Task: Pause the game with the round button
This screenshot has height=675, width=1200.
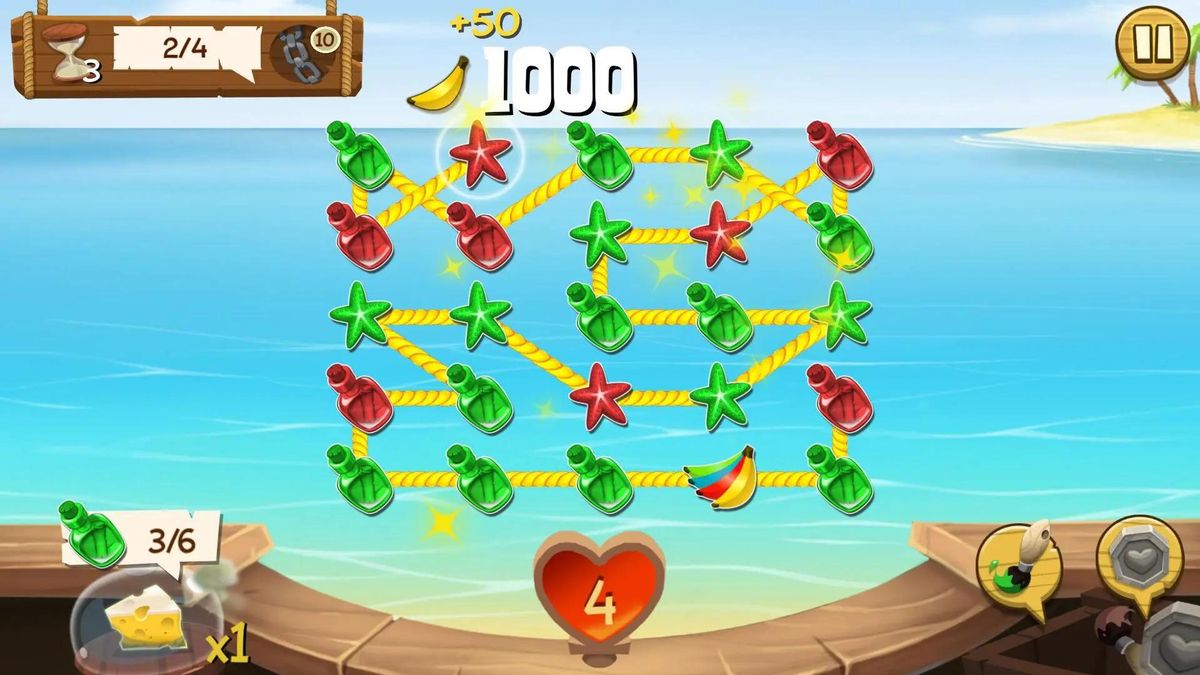Action: tap(1152, 42)
